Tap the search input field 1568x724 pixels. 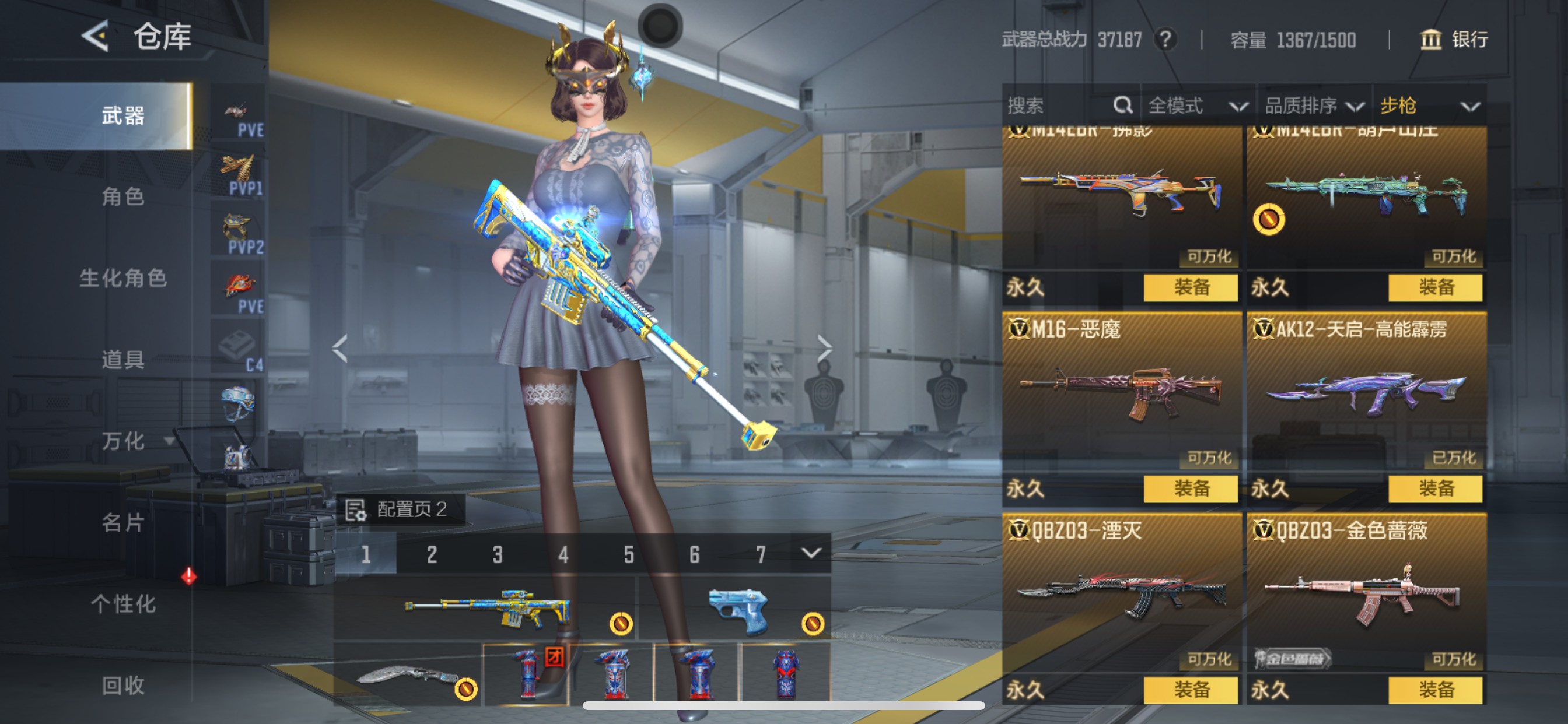pyautogui.click(x=1047, y=105)
